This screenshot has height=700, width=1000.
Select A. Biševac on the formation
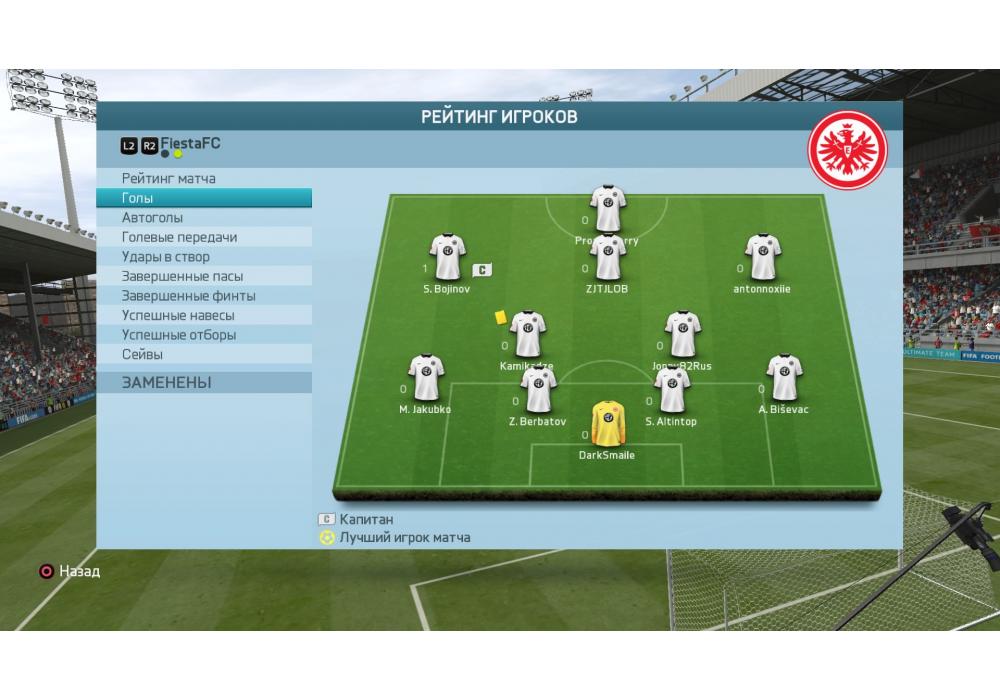coord(783,377)
